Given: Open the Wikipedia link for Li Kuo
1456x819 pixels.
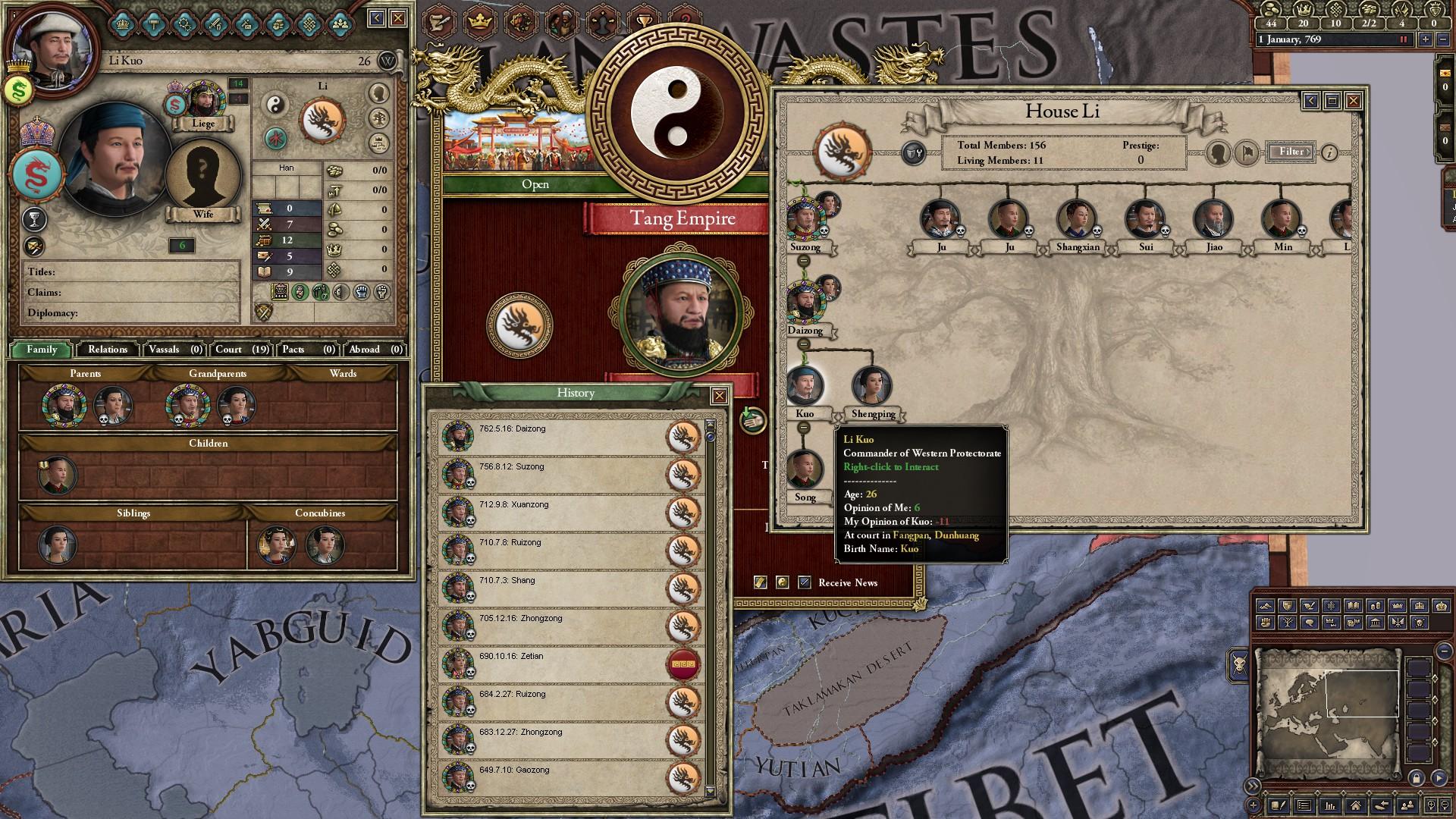Looking at the screenshot, I should (x=387, y=61).
